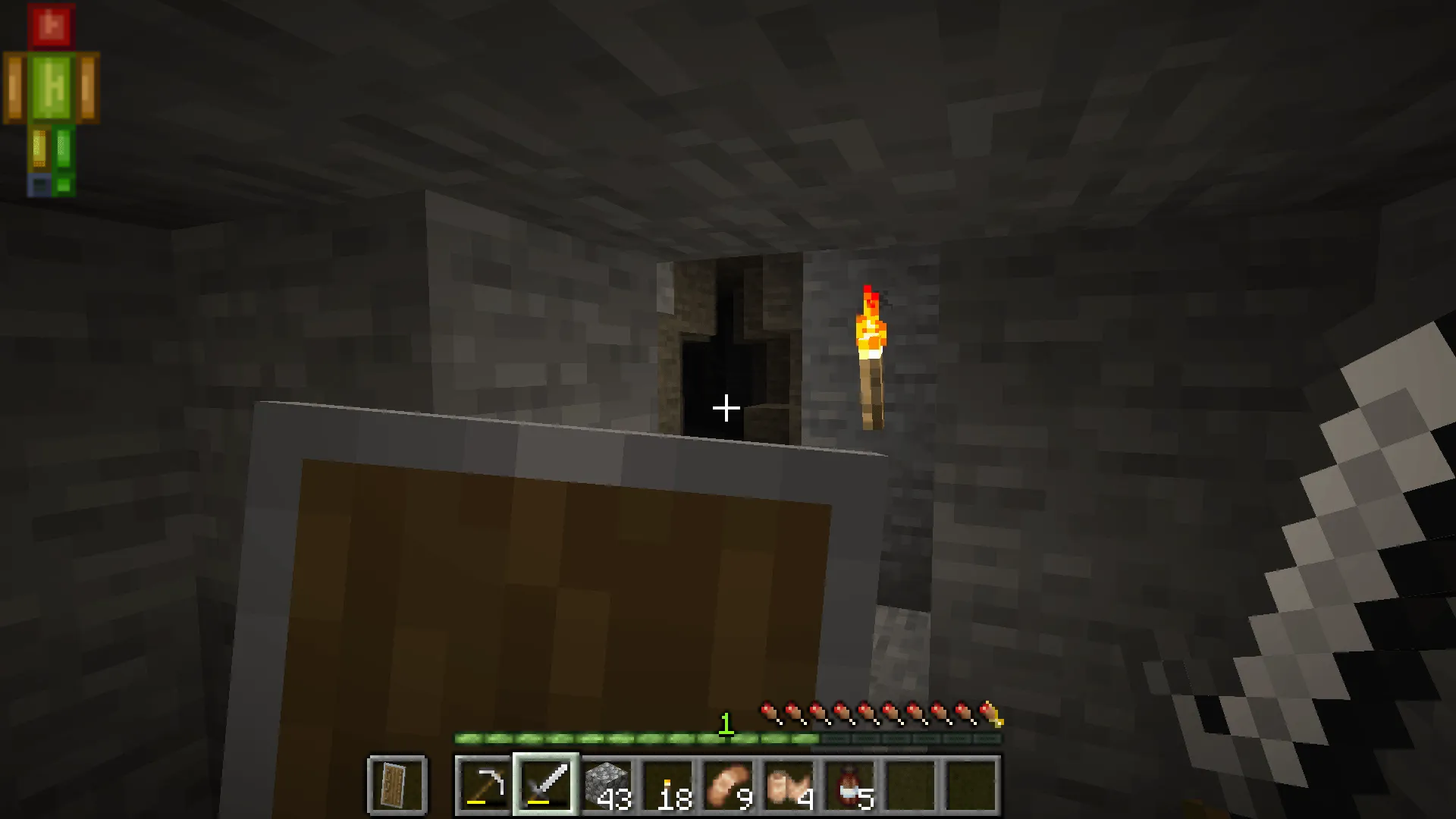This screenshot has width=1456, height=819.
Task: Pick the torch stack of 18
Action: point(667,785)
